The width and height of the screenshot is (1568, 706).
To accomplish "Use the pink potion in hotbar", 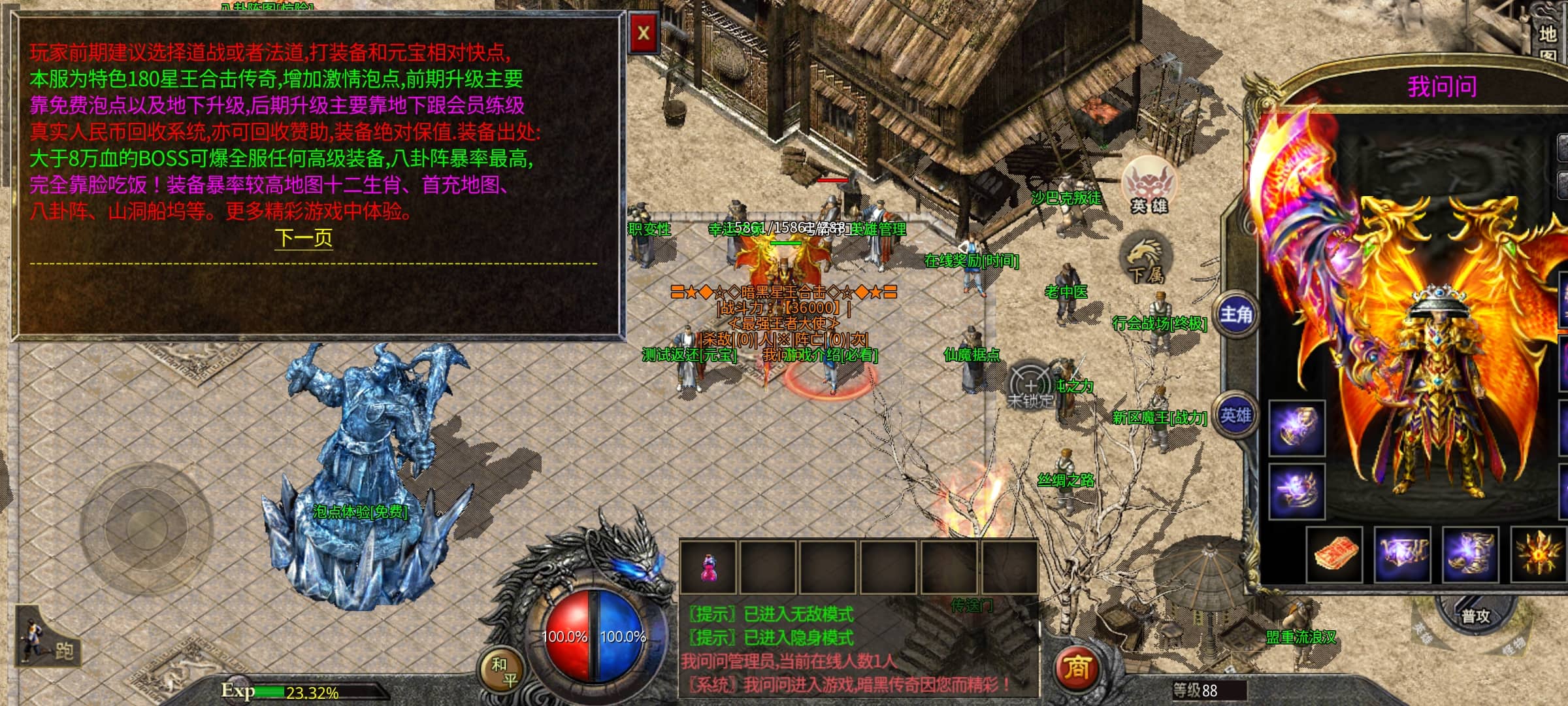I will tap(708, 567).
